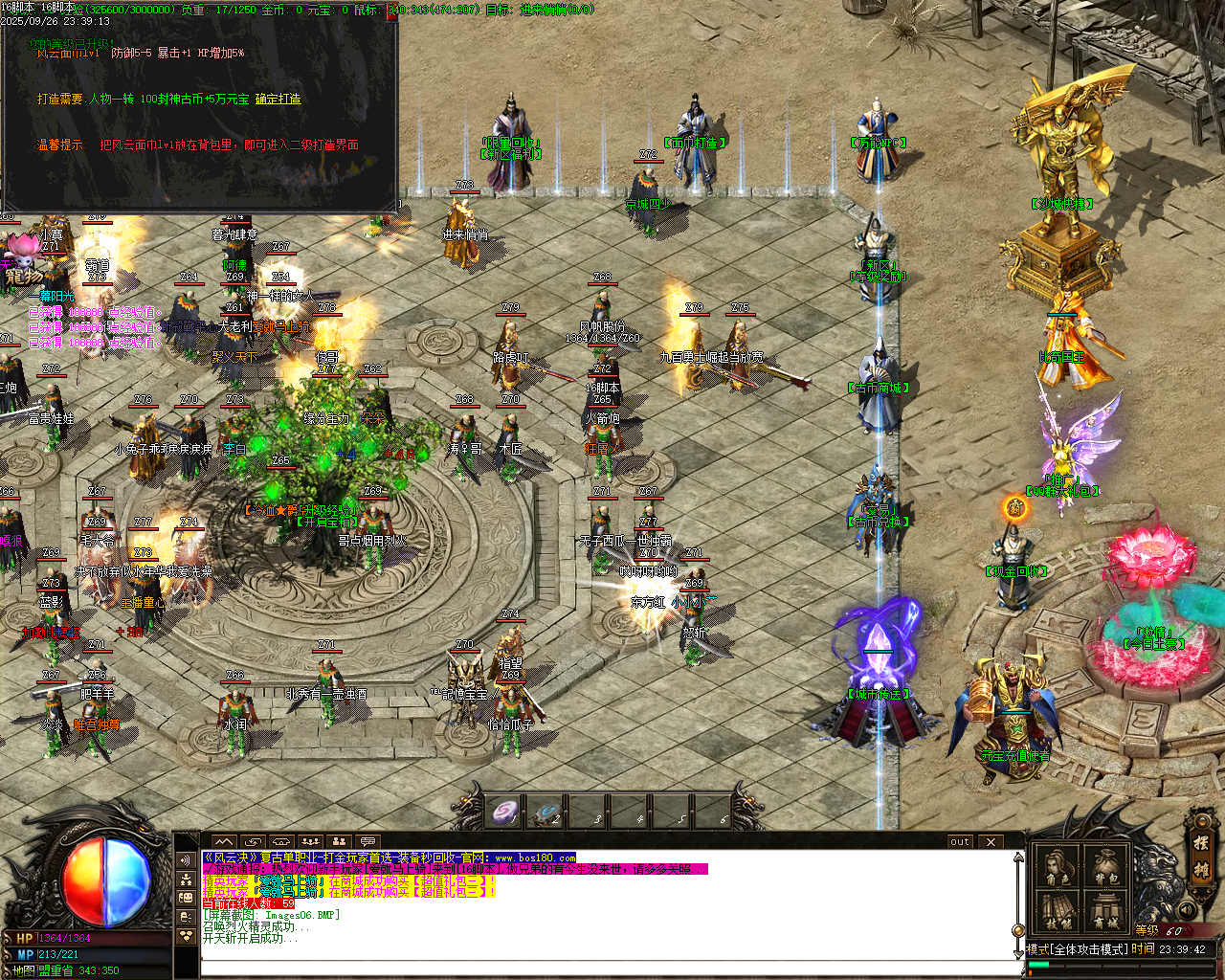The height and width of the screenshot is (980, 1225).
Task: Open the 技能 skills panel
Action: coord(1058,912)
